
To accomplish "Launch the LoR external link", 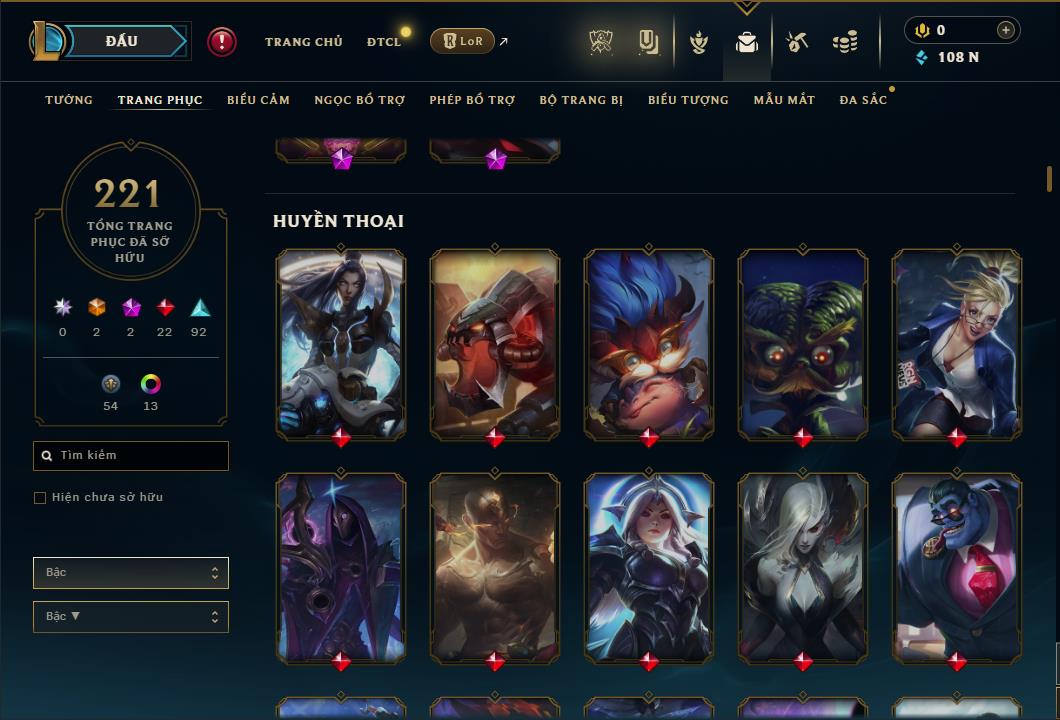I will pos(462,41).
